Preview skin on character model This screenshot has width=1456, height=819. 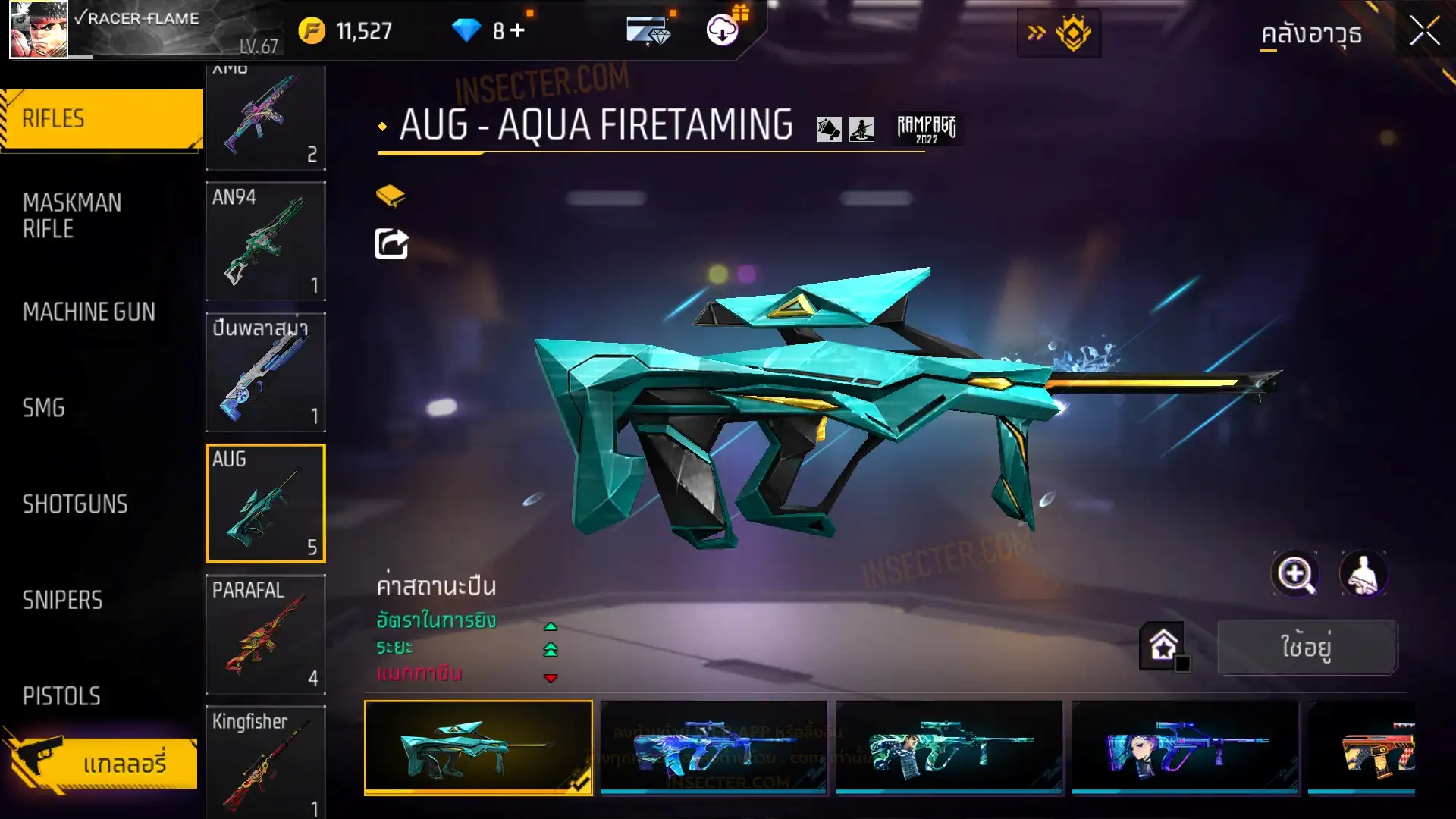(x=1363, y=574)
